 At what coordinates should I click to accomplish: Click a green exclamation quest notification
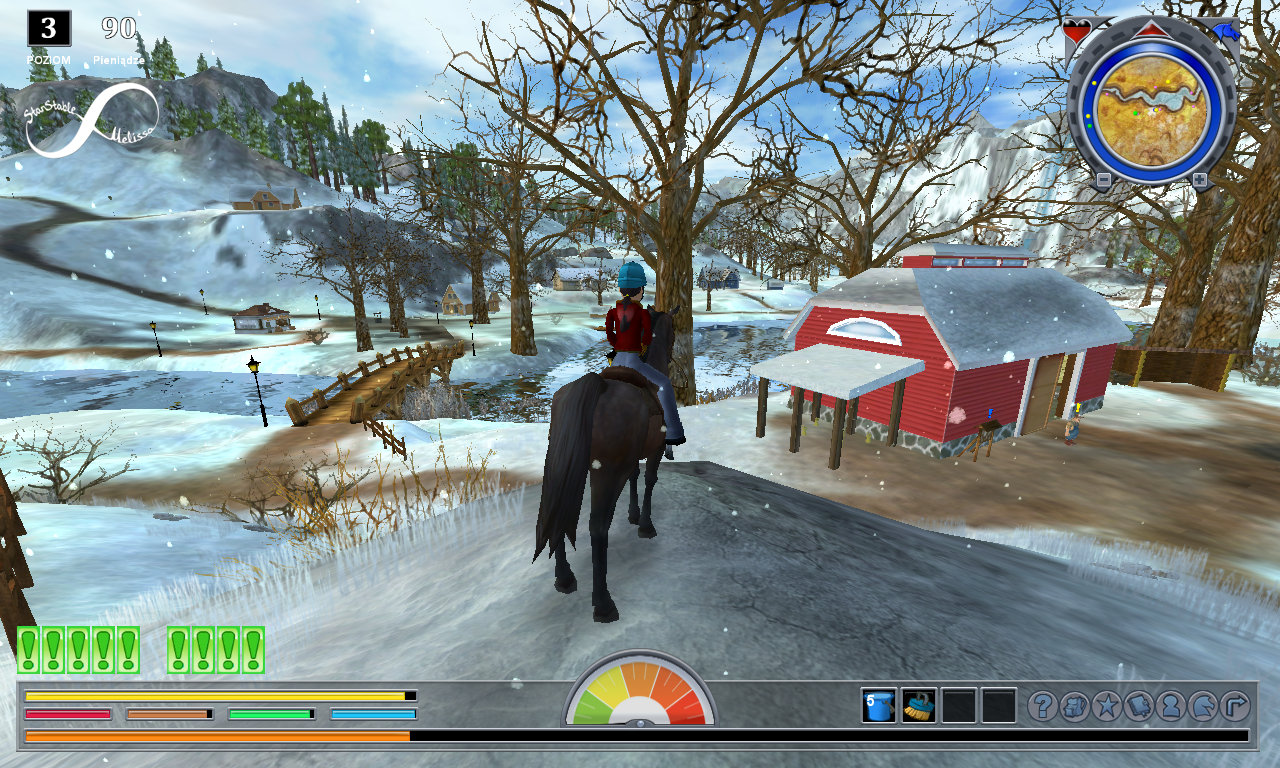[29, 645]
